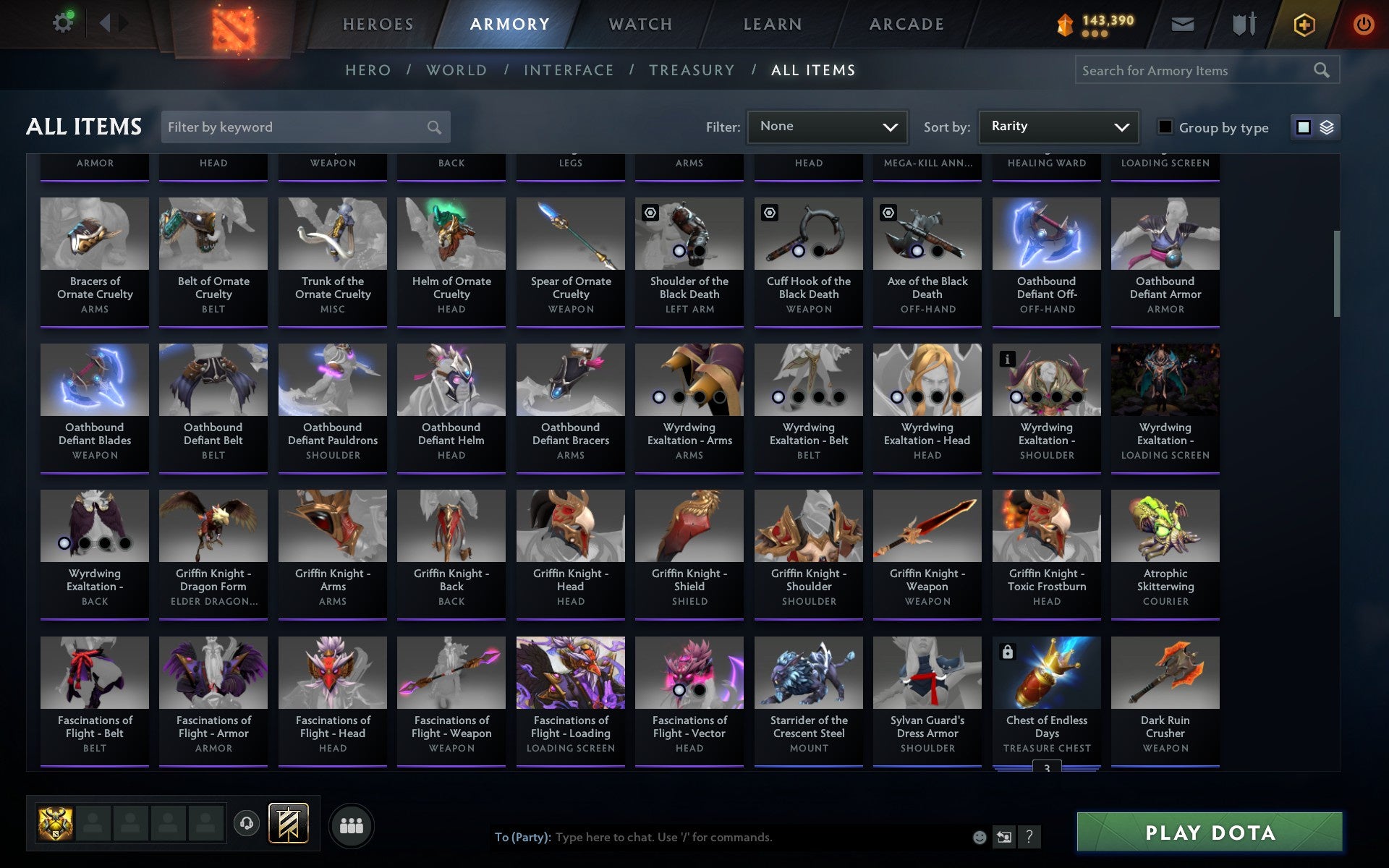
Task: Open the Filter dropdown set to None
Action: pyautogui.click(x=826, y=126)
